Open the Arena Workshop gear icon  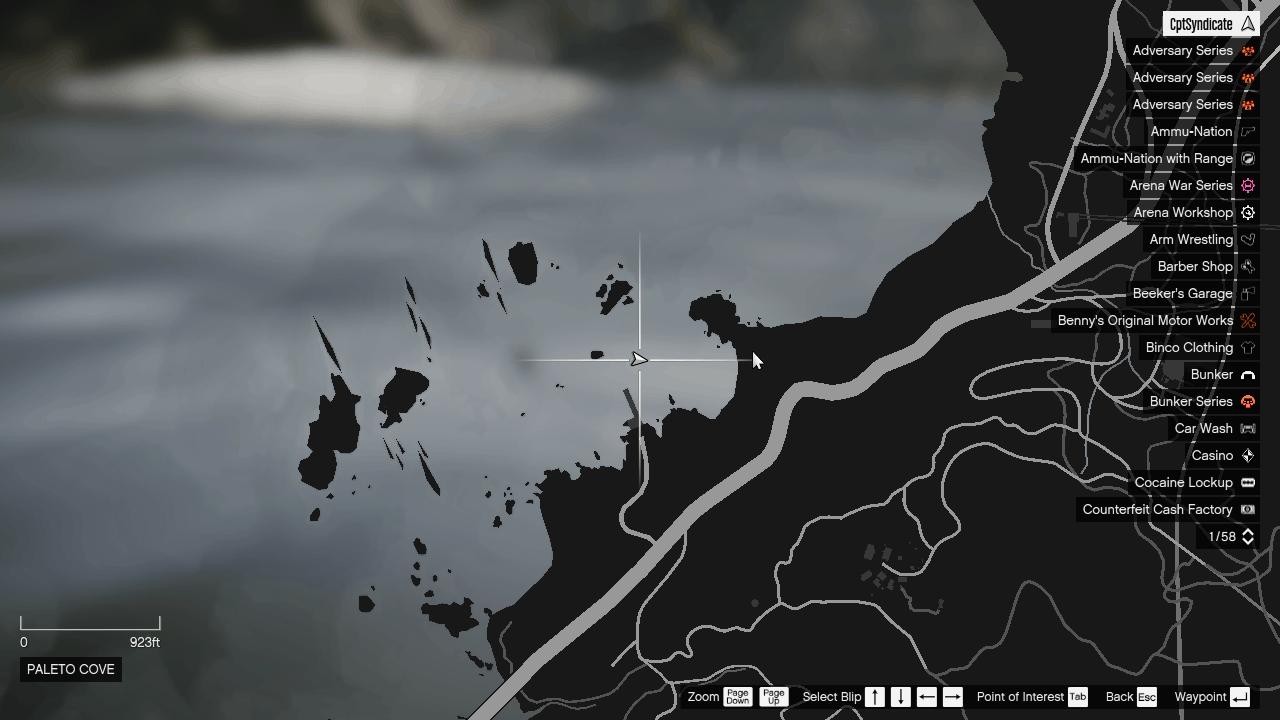pos(1247,212)
